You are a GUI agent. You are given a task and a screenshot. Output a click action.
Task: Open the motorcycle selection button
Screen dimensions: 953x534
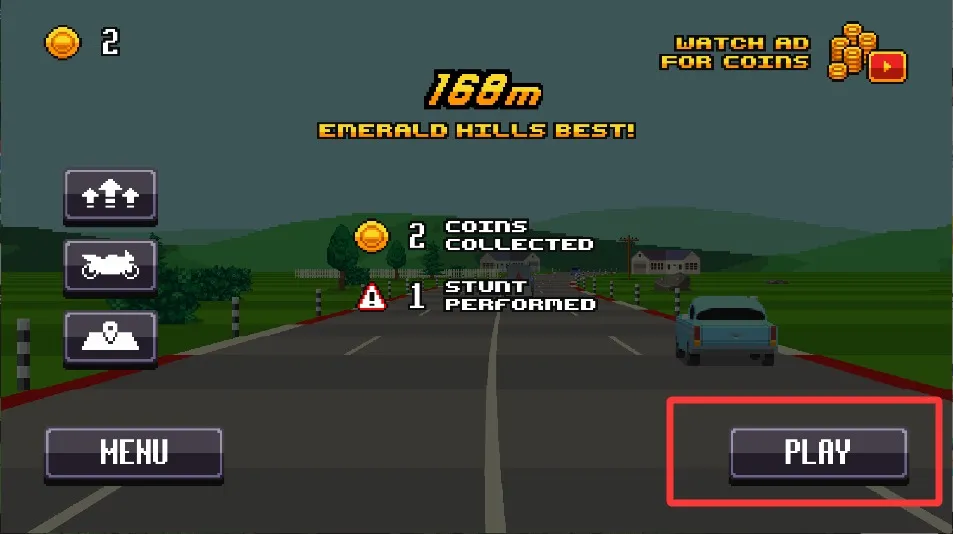click(x=110, y=265)
